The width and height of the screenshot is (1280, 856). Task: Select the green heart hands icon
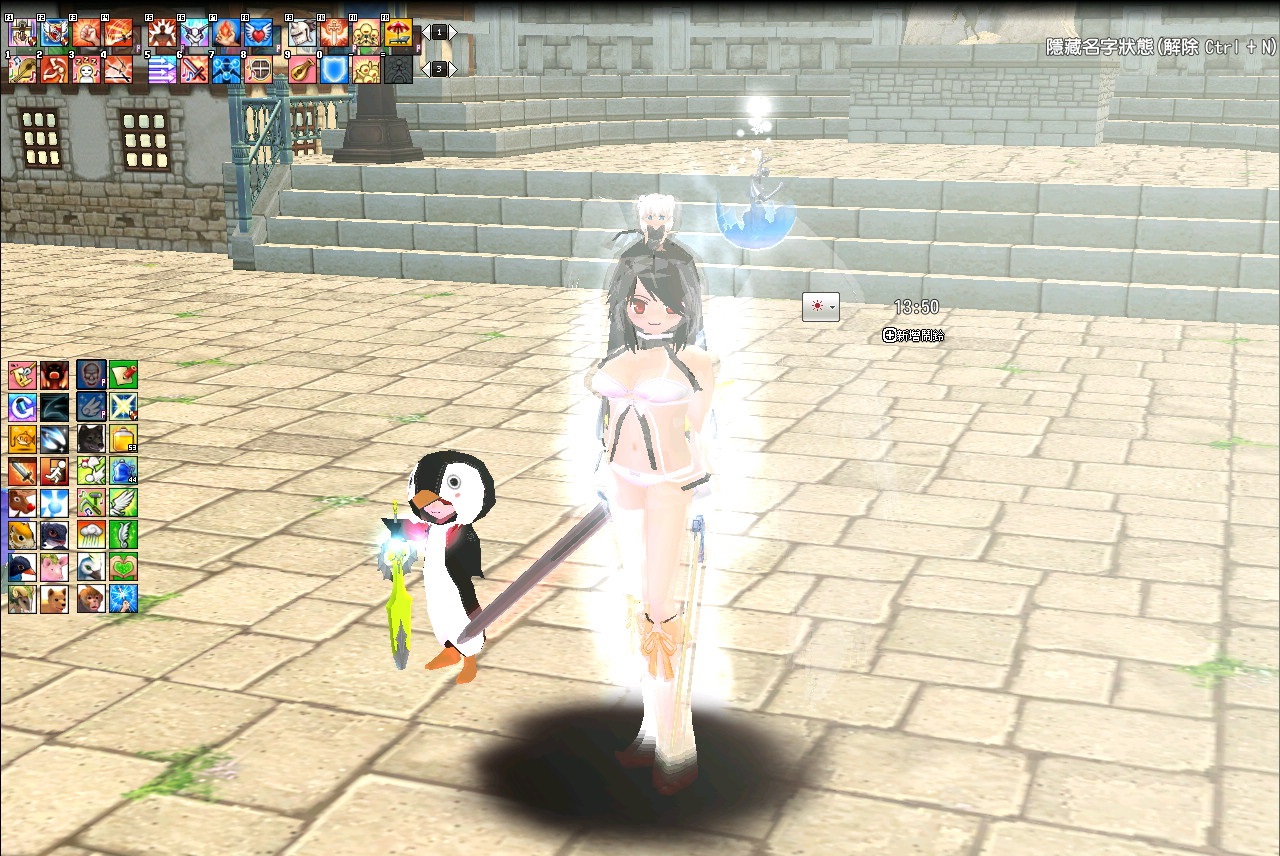[123, 567]
